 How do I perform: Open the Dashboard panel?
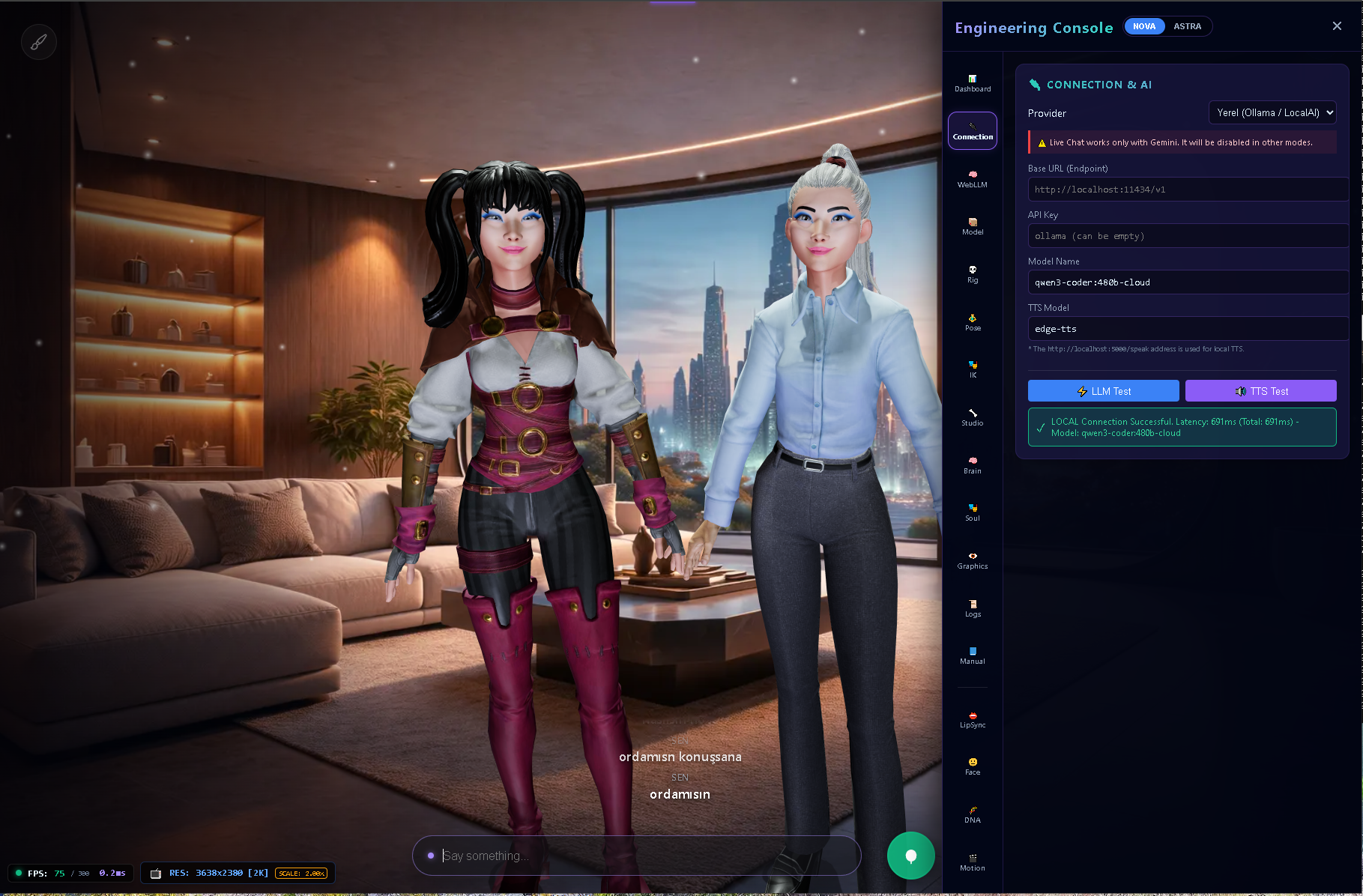972,82
